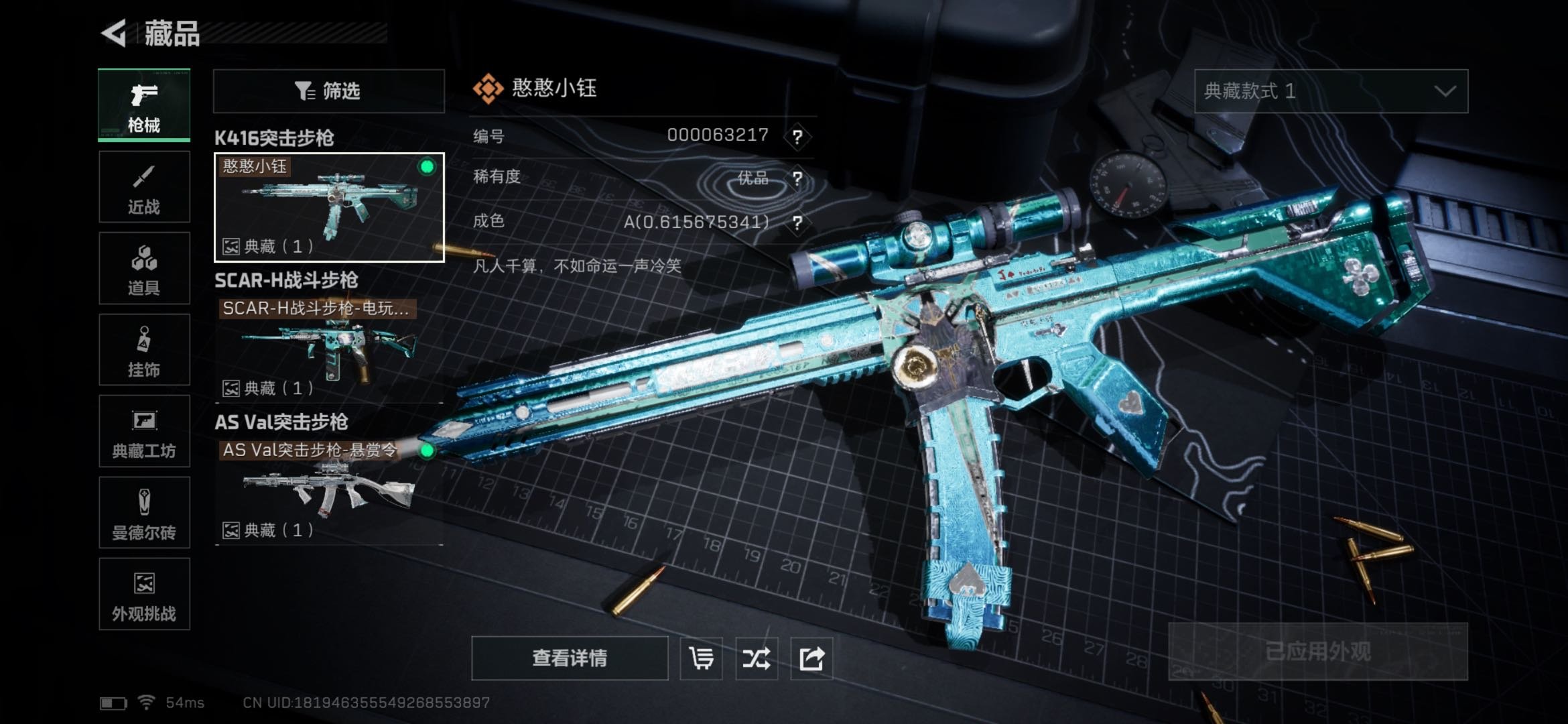The height and width of the screenshot is (724, 1568).
Task: Switch to the 曼德尔砖 tab
Action: coord(144,514)
